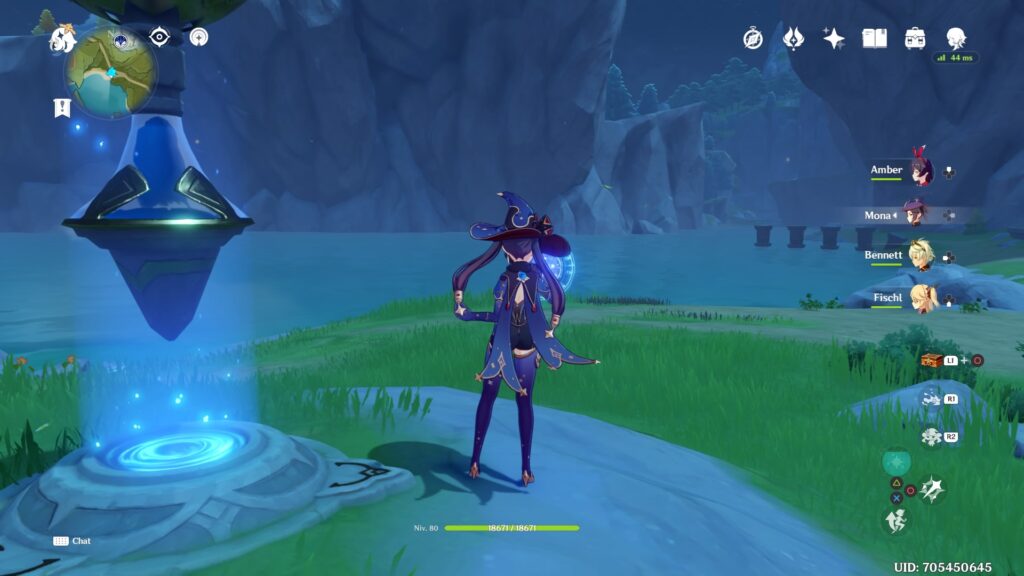This screenshot has height=576, width=1024.
Task: Open the circular minimap
Action: 111,70
